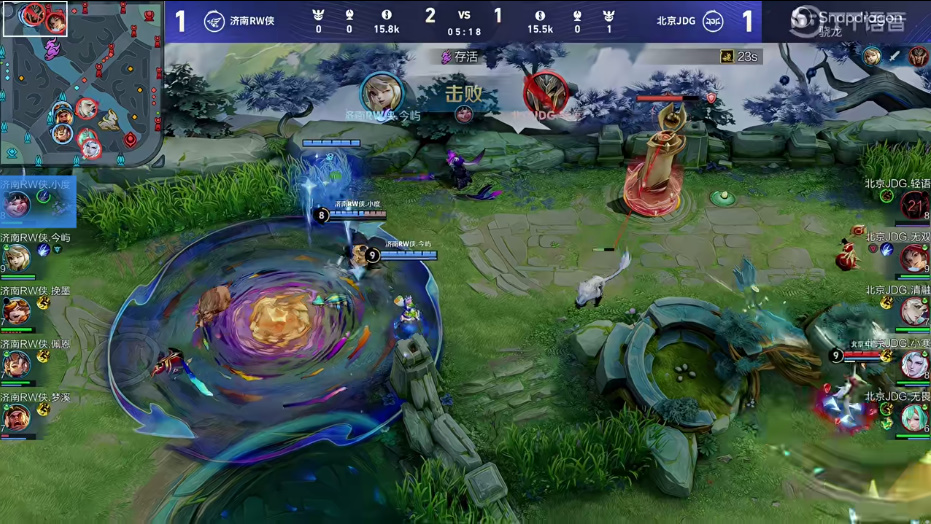This screenshot has height=524, width=931.
Task: Choose the bottom JDG player portrait 无畏
Action: (x=914, y=418)
